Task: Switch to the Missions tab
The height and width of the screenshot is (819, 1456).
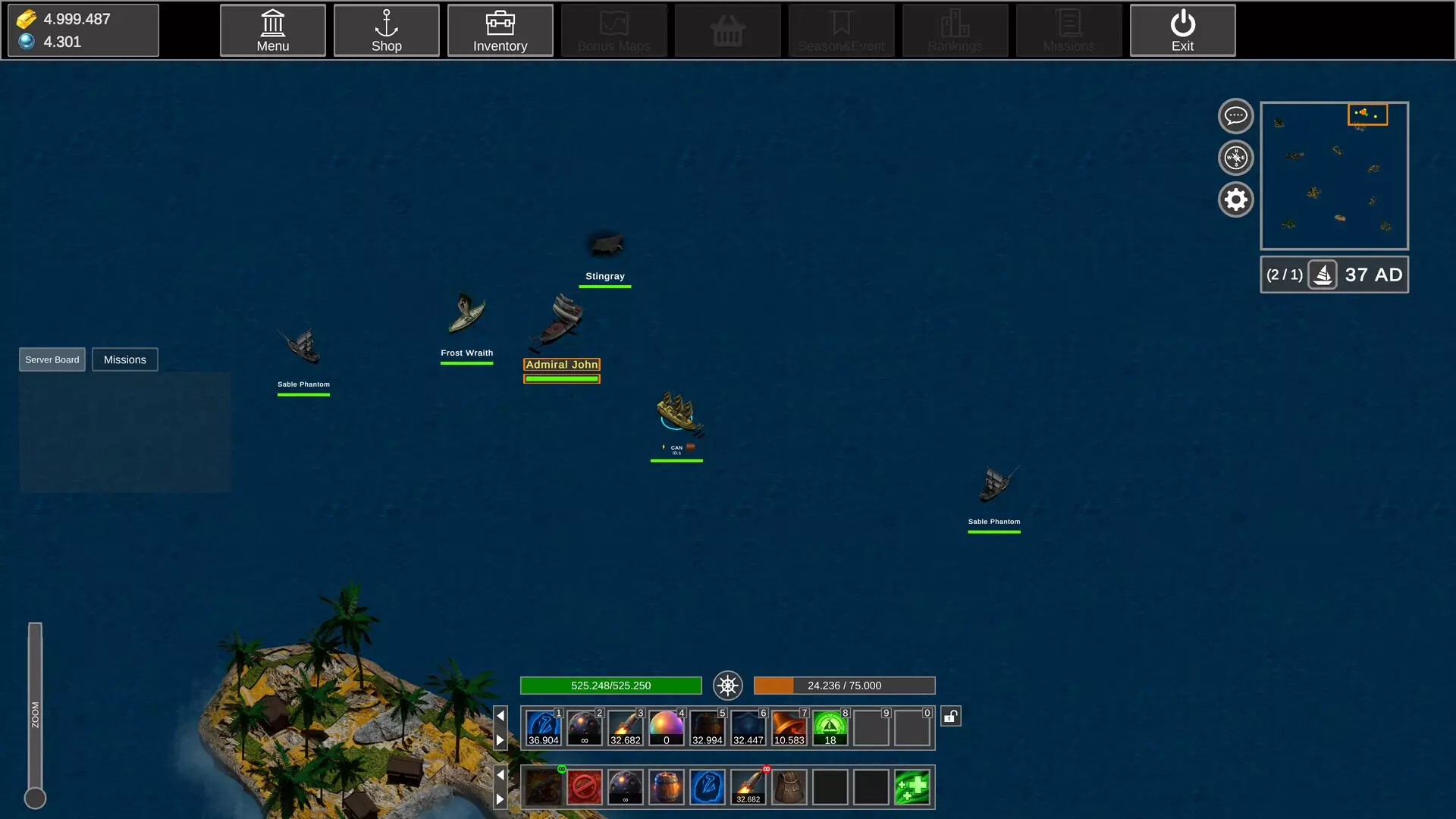Action: point(124,359)
